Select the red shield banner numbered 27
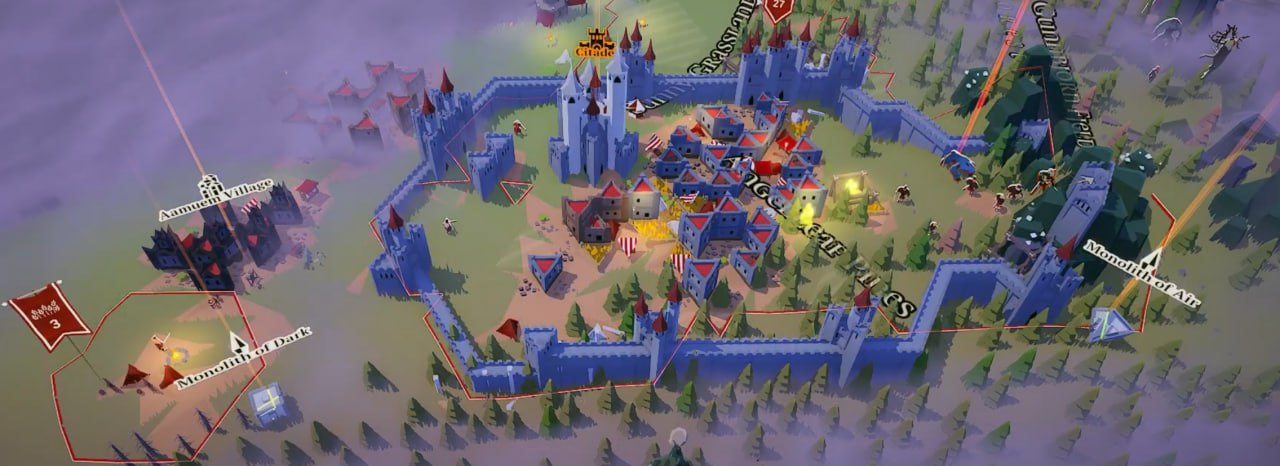The width and height of the screenshot is (1280, 466). tap(780, 8)
